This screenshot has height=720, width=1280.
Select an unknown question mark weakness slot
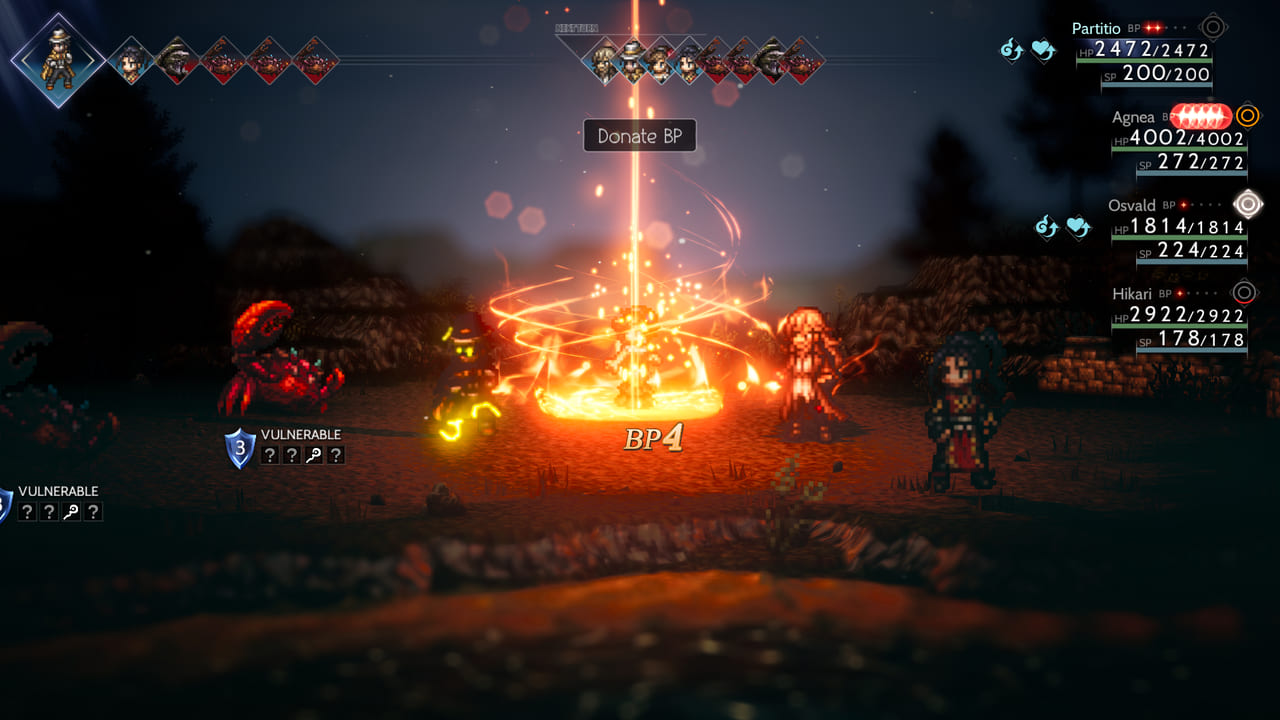point(270,454)
